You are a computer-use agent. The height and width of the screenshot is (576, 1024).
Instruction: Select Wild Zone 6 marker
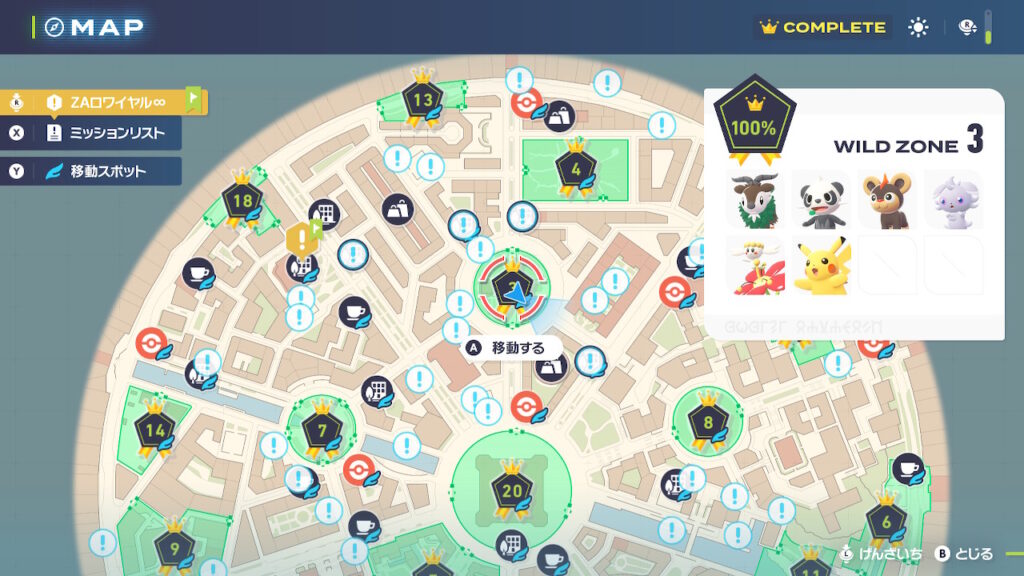tap(886, 521)
